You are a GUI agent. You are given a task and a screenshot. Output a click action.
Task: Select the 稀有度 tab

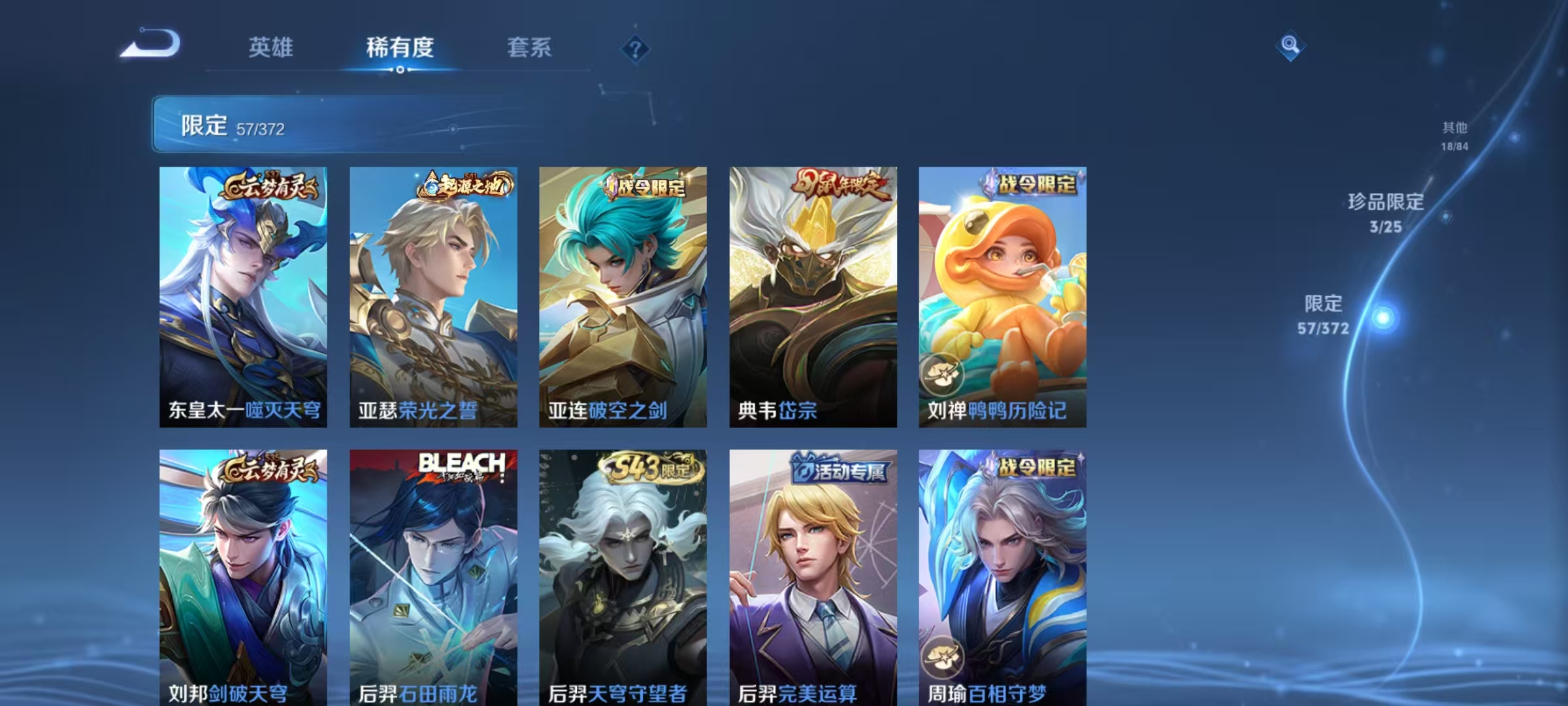[400, 47]
